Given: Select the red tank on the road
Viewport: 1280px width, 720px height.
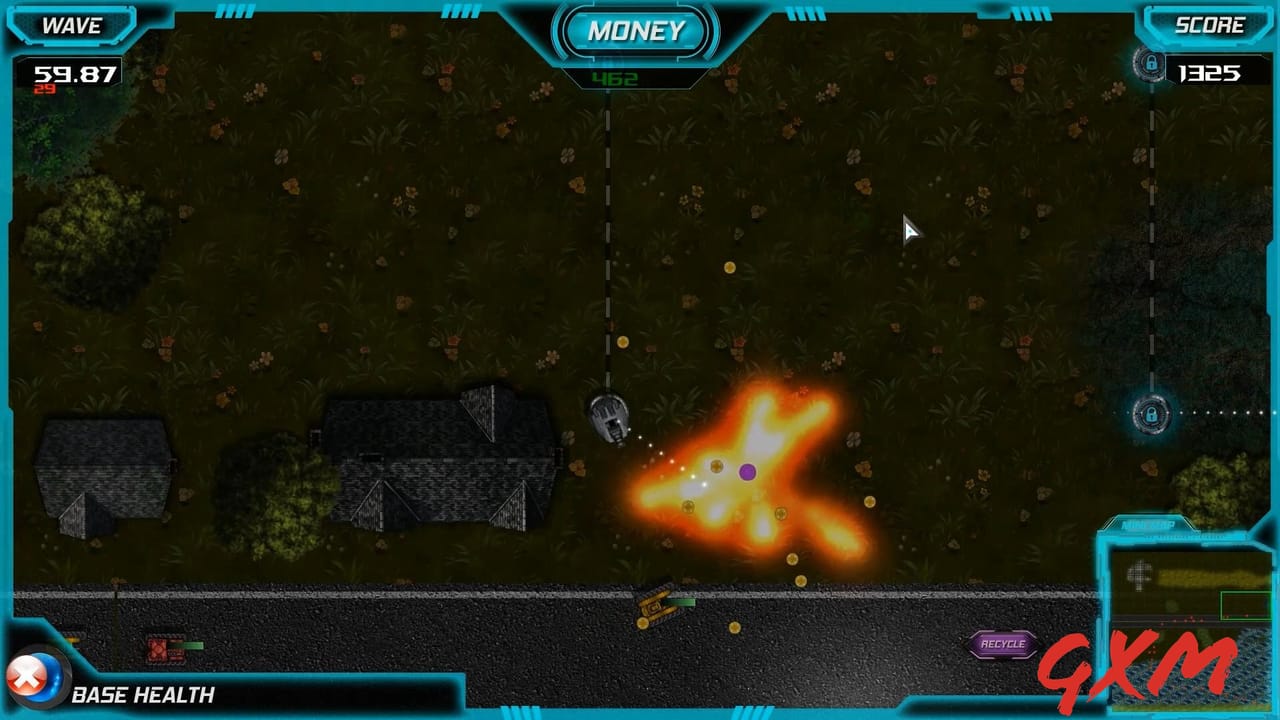Looking at the screenshot, I should pyautogui.click(x=158, y=648).
